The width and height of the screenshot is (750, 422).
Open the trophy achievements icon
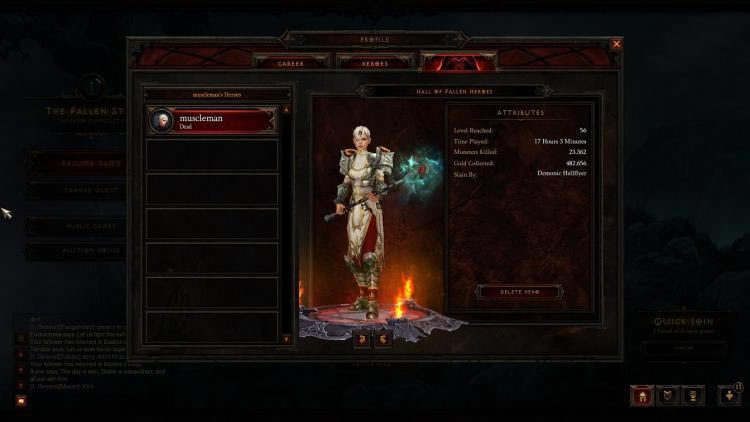pos(692,395)
